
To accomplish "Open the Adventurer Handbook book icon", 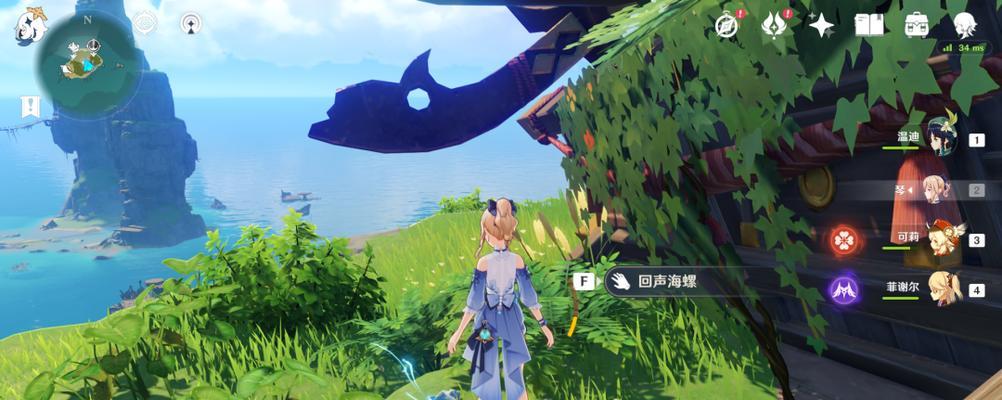I will [x=868, y=25].
